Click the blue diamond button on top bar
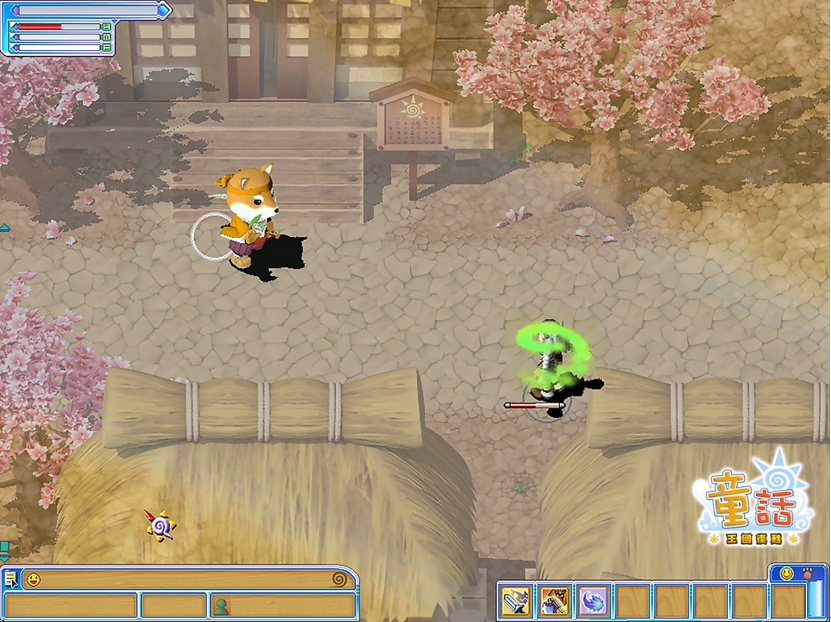Screen dimensions: 831x622 (164, 10)
